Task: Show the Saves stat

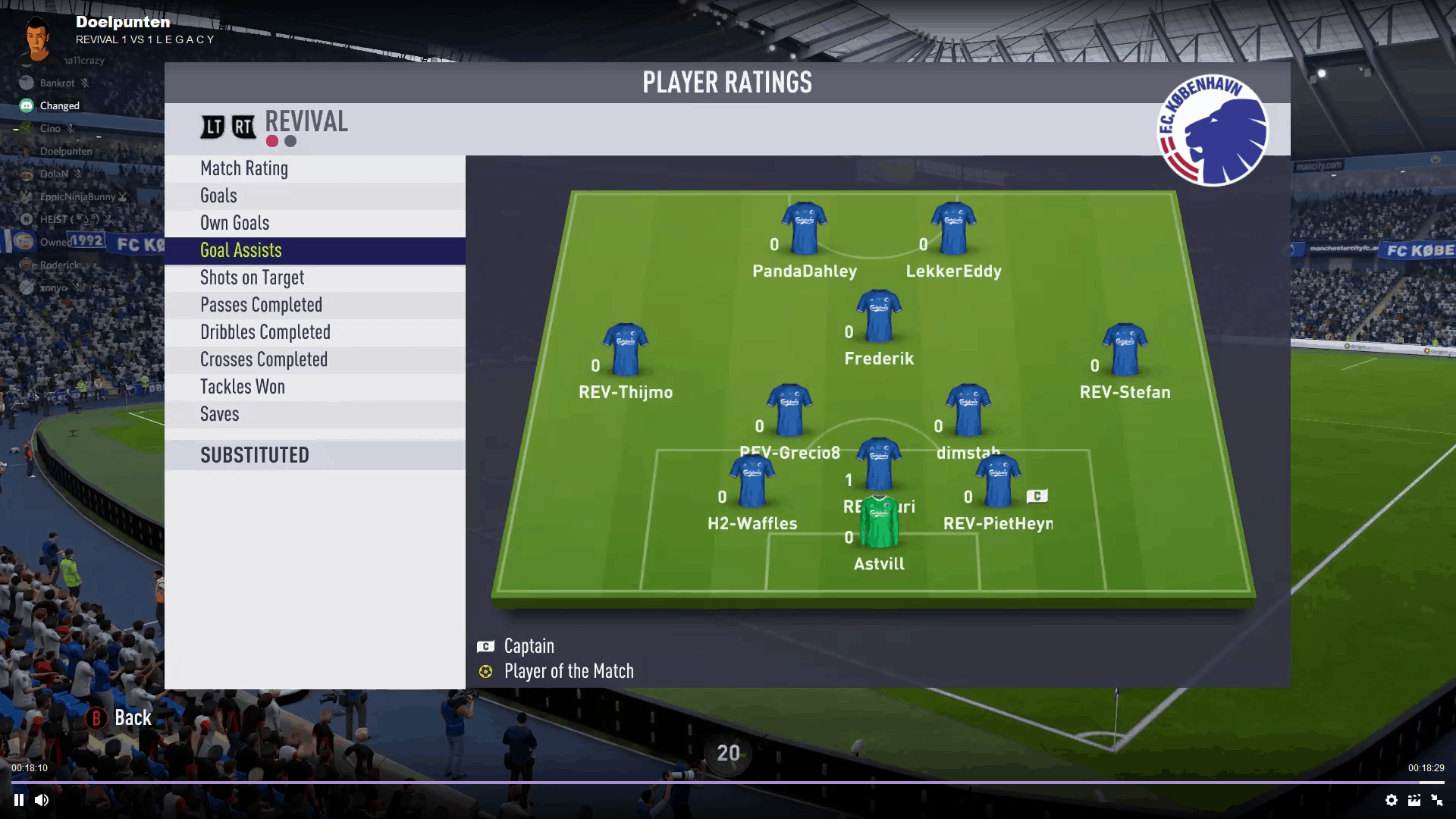Action: 220,414
